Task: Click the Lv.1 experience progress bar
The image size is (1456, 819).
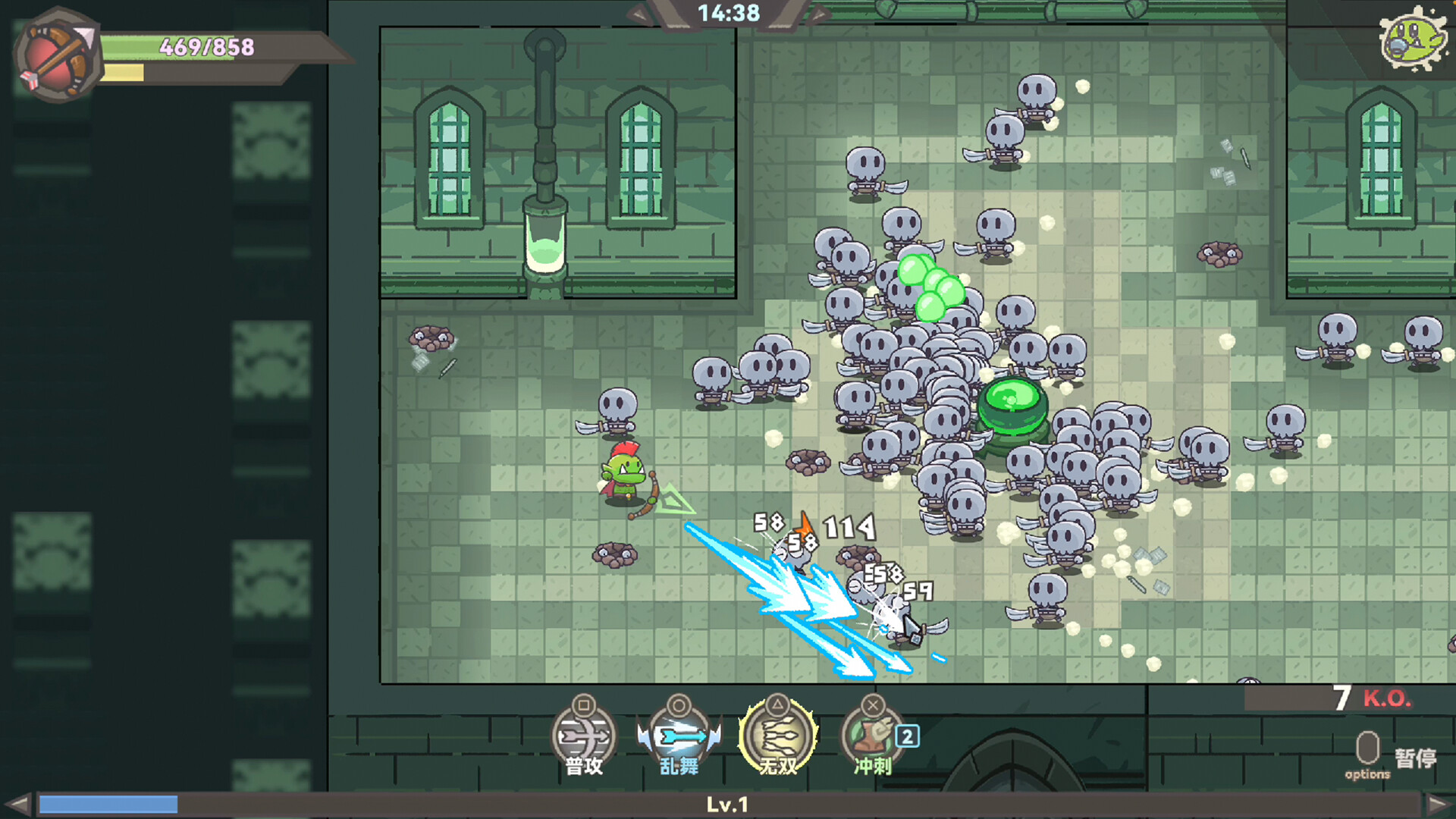Action: (x=728, y=805)
